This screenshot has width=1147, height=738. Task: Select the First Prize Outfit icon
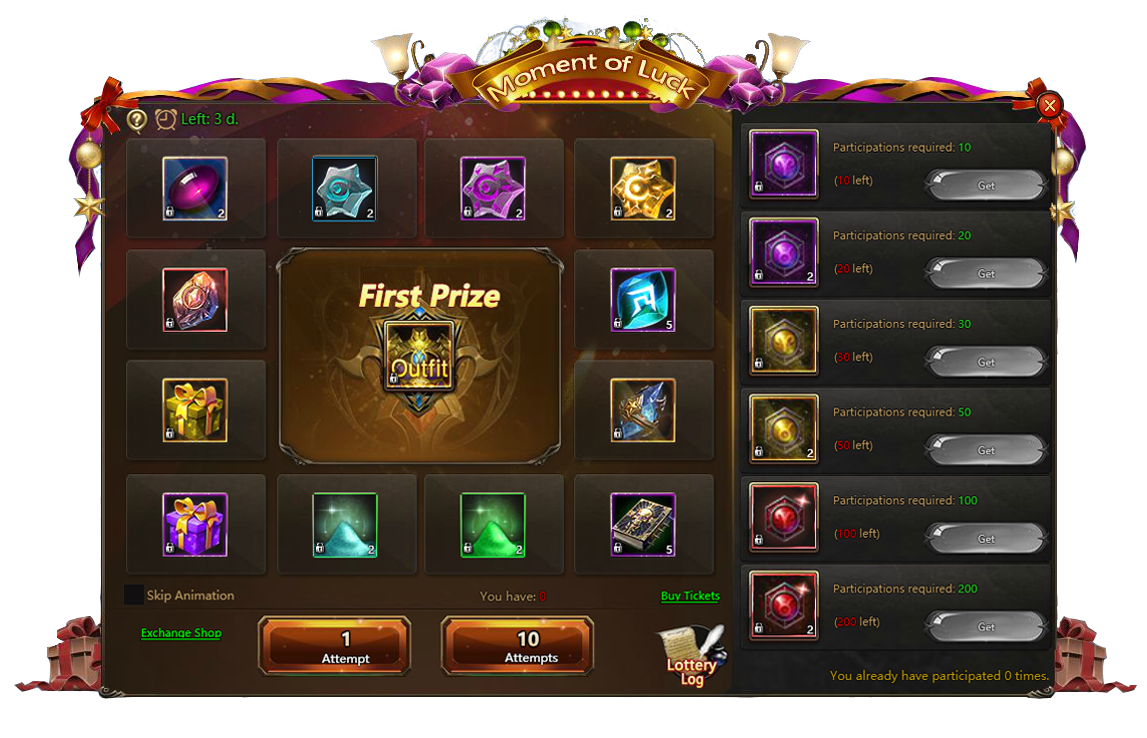[419, 356]
